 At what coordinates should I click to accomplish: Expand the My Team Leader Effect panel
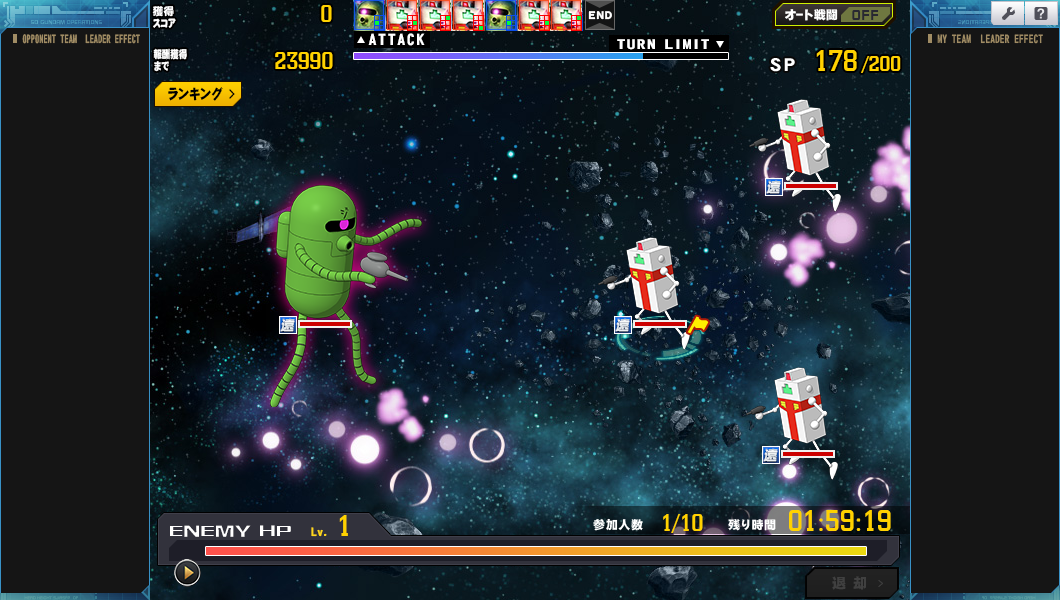click(x=984, y=39)
